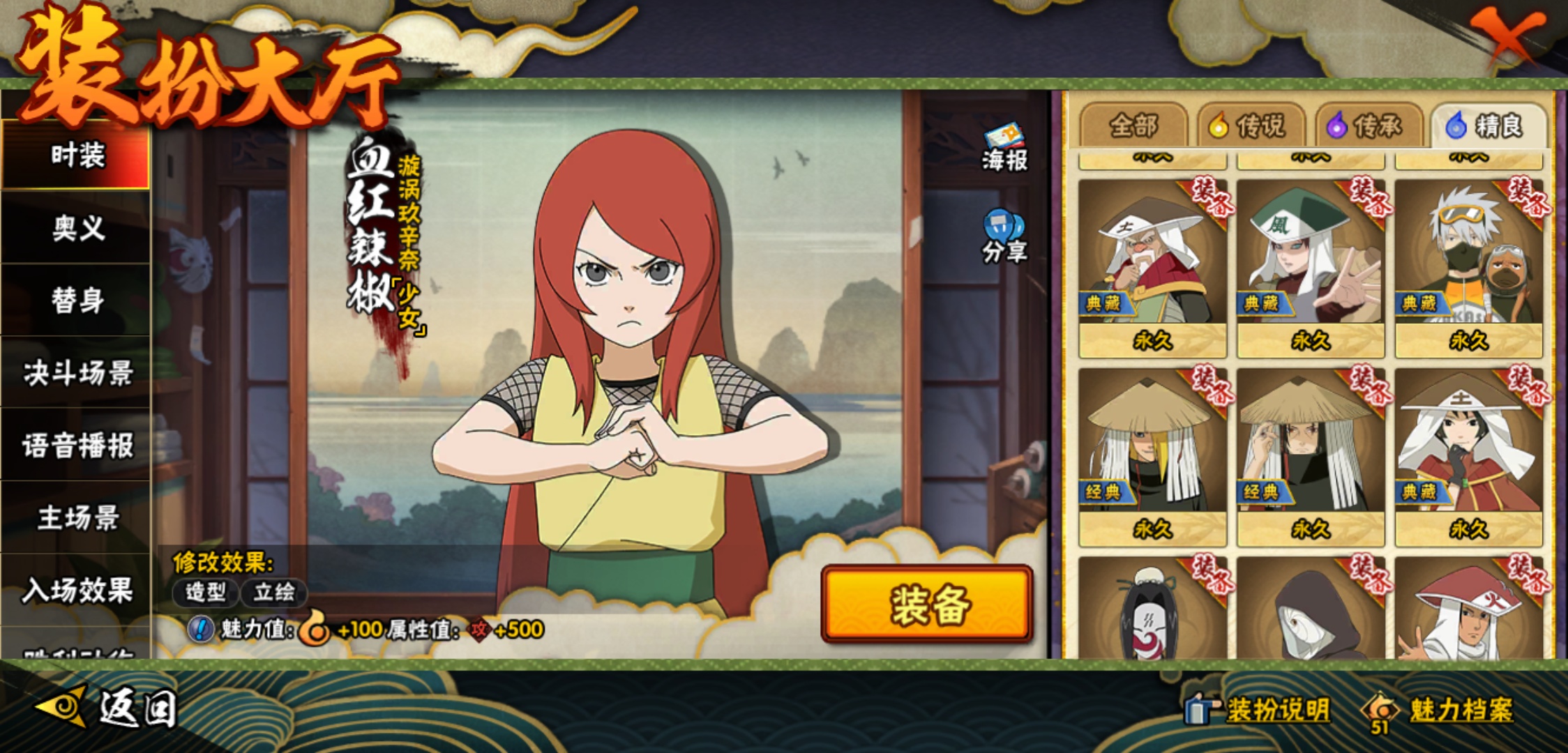Close the dress-up hall with the X
The width and height of the screenshot is (1568, 753).
pyautogui.click(x=1508, y=35)
